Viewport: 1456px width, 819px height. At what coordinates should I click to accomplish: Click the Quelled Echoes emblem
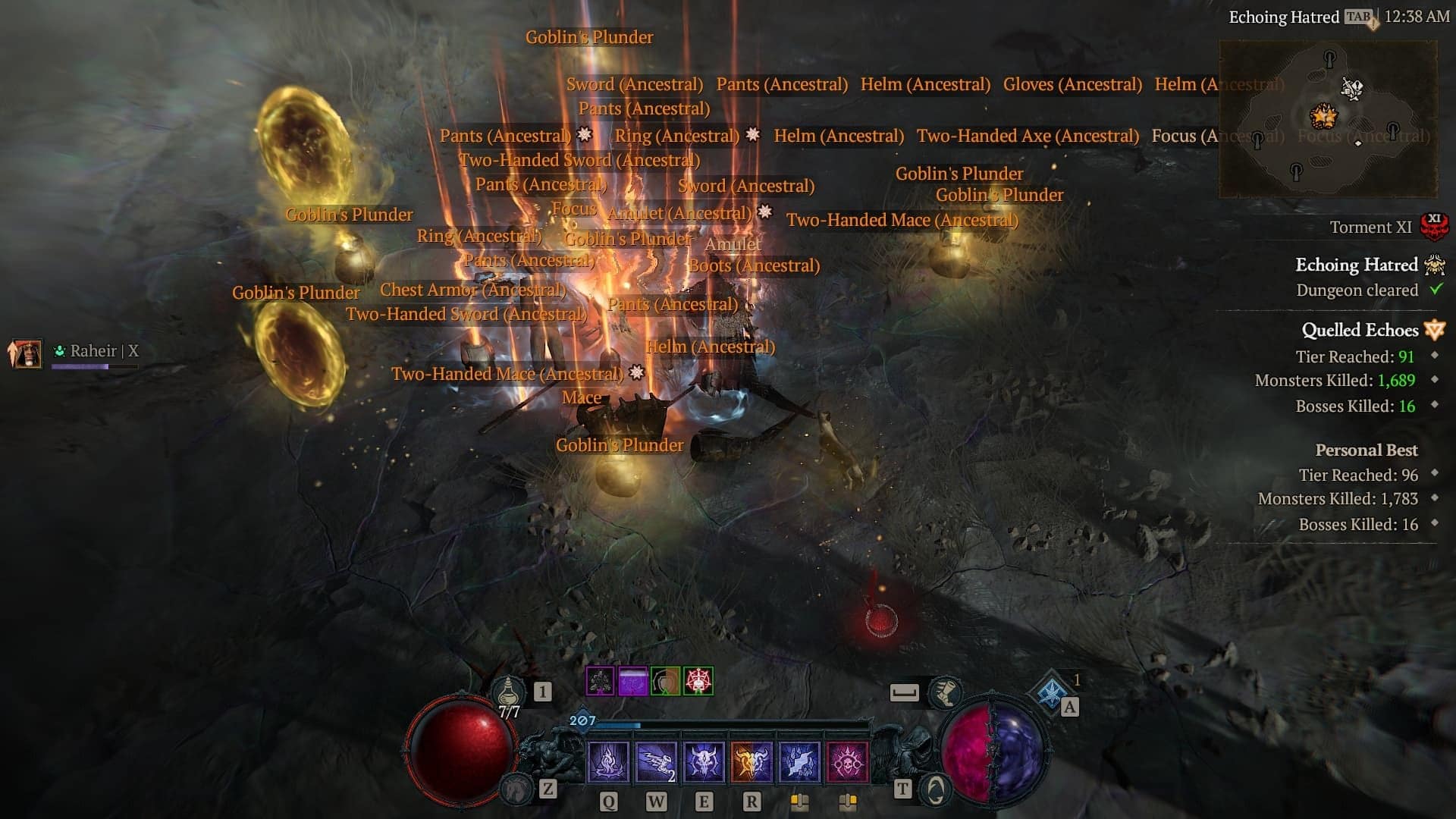coord(1433,330)
